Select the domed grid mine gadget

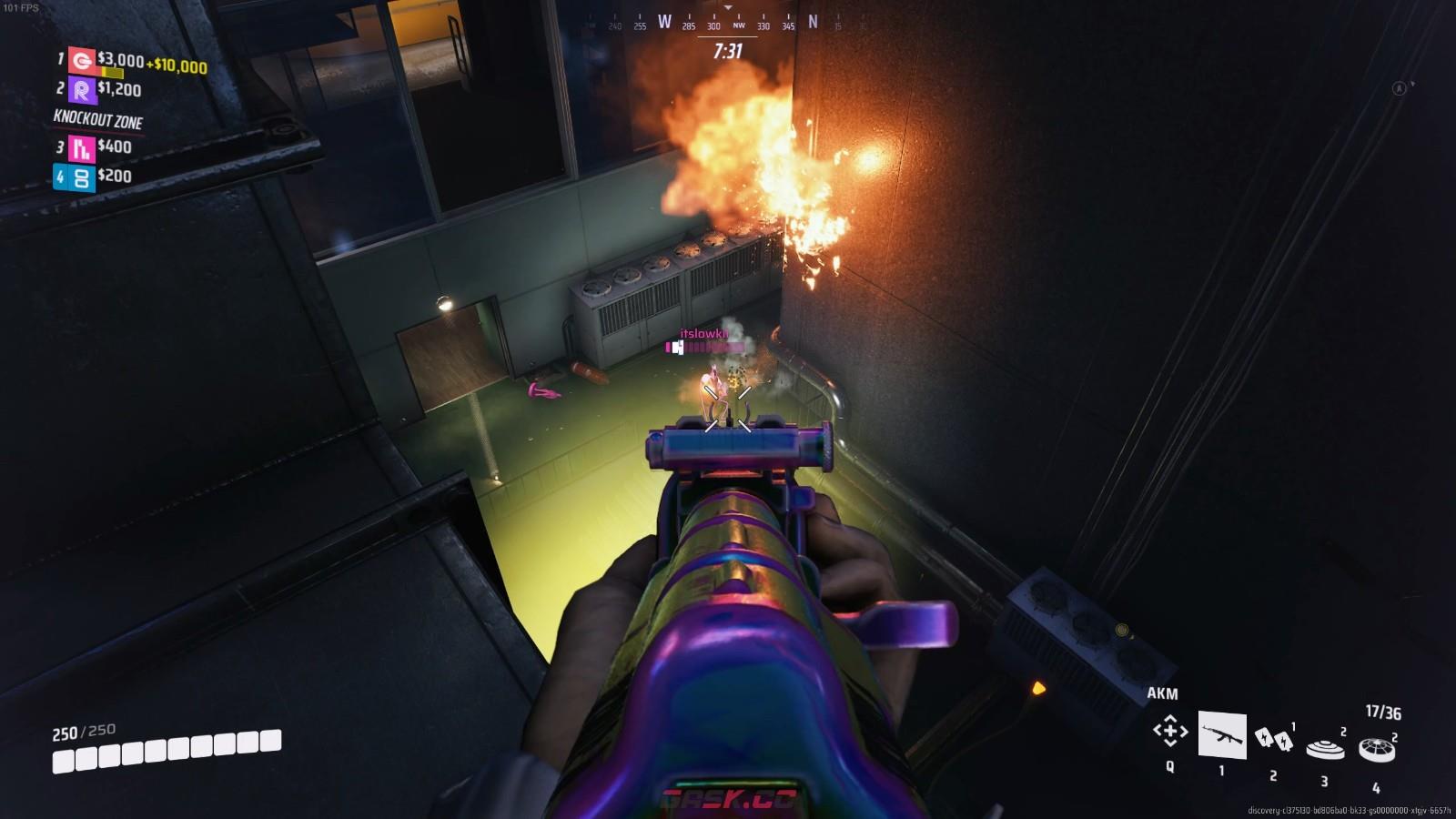[1376, 749]
